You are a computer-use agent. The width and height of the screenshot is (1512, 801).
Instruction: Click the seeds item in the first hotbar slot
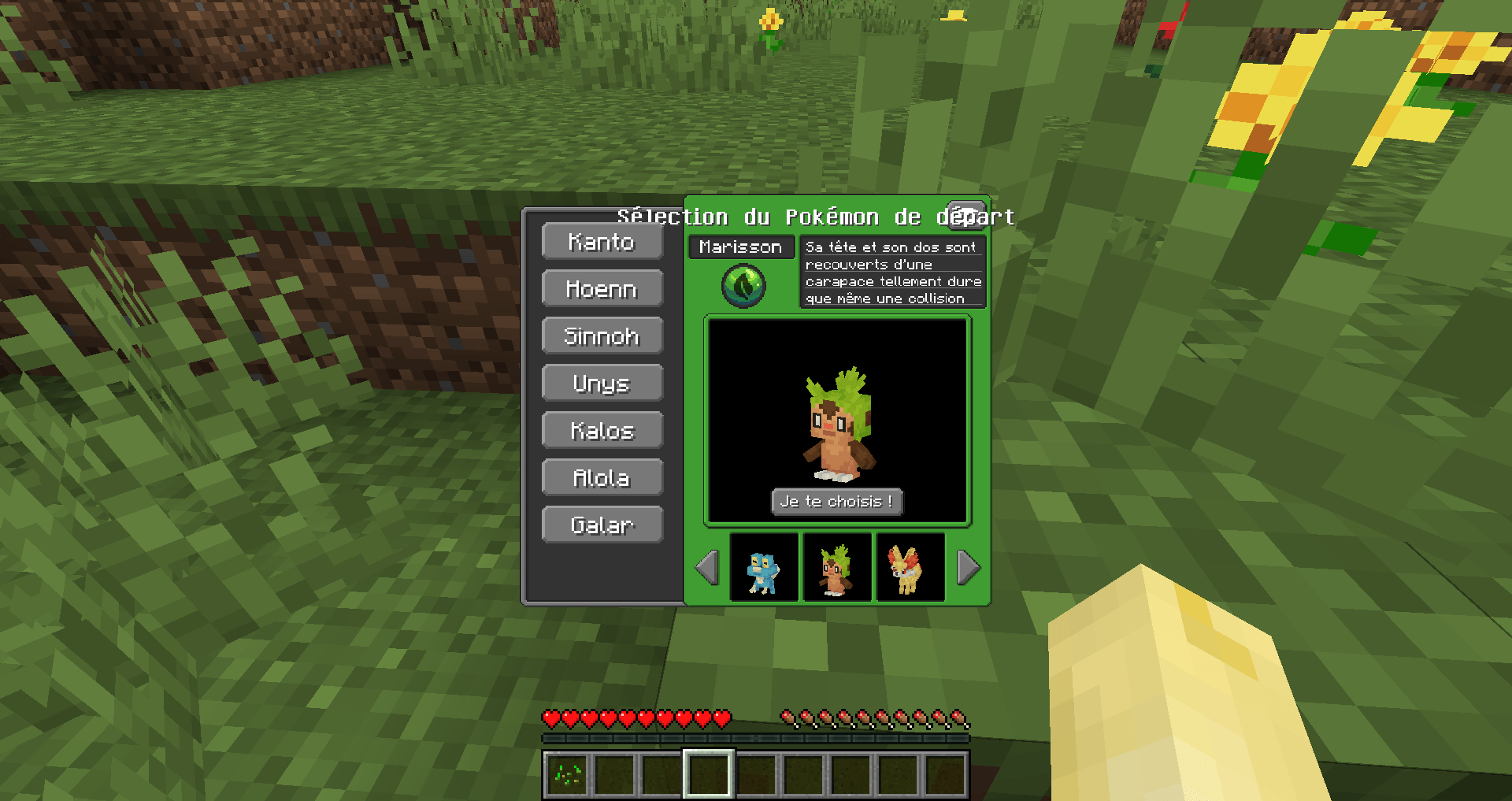(x=569, y=777)
